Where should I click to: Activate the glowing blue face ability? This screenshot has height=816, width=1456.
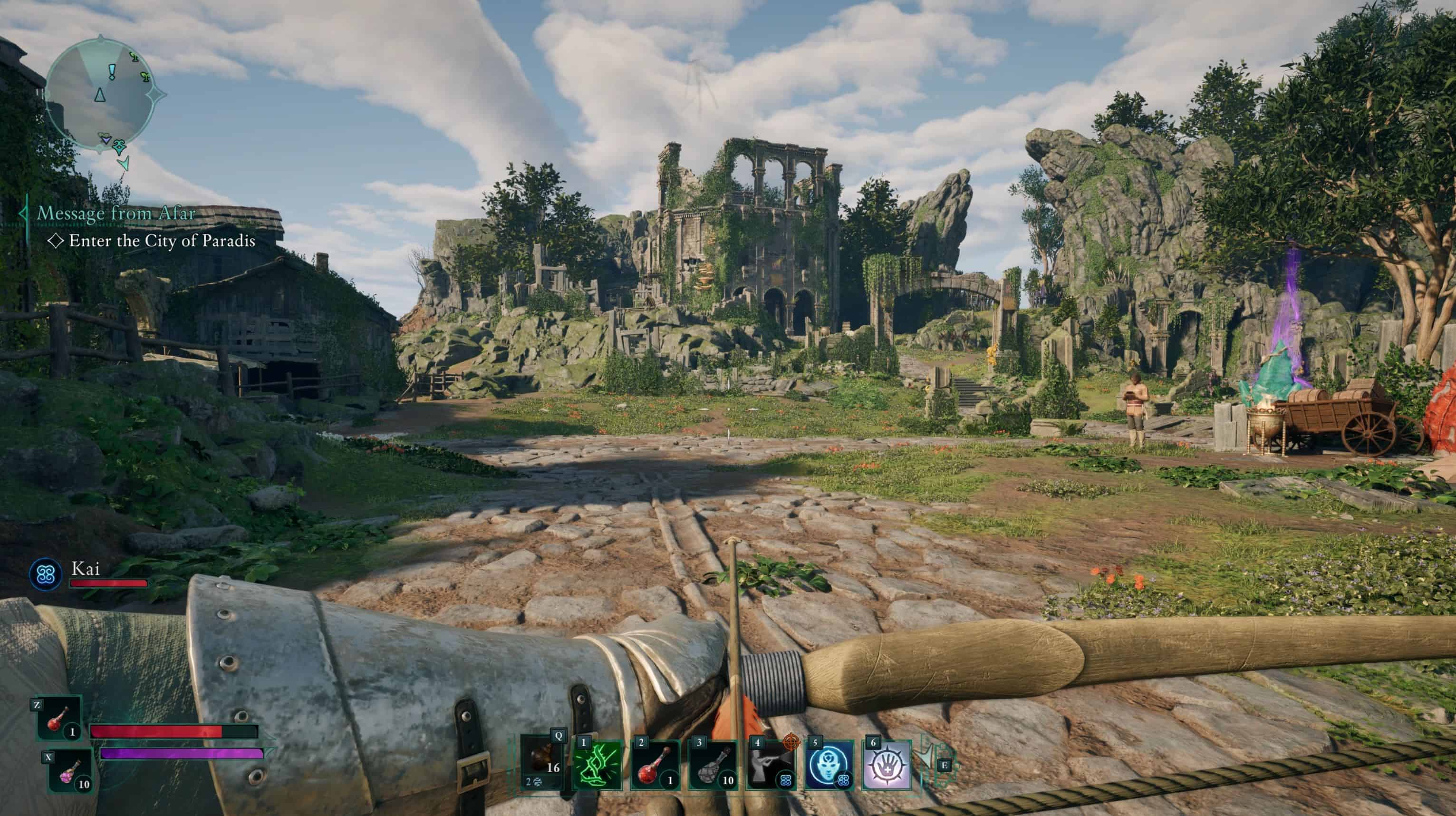[x=829, y=766]
